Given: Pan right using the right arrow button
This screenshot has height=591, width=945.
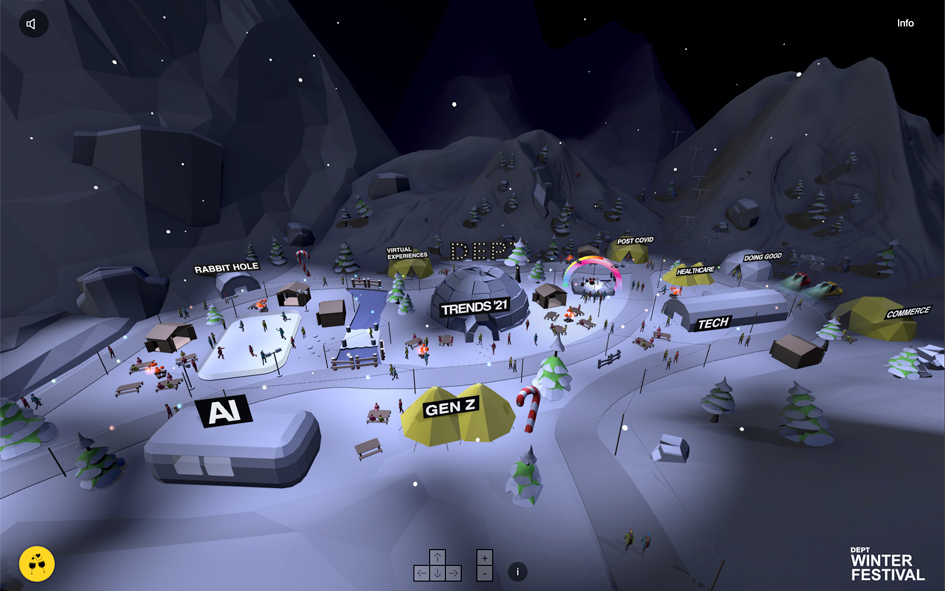Looking at the screenshot, I should pyautogui.click(x=453, y=573).
